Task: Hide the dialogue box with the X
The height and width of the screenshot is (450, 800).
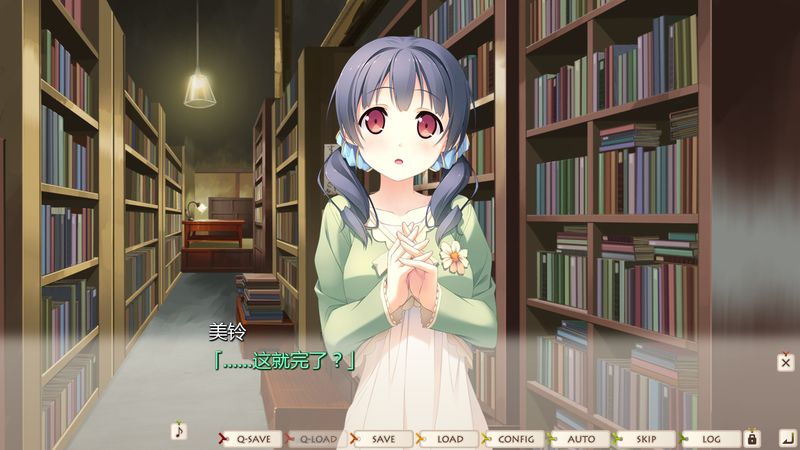Action: click(786, 361)
